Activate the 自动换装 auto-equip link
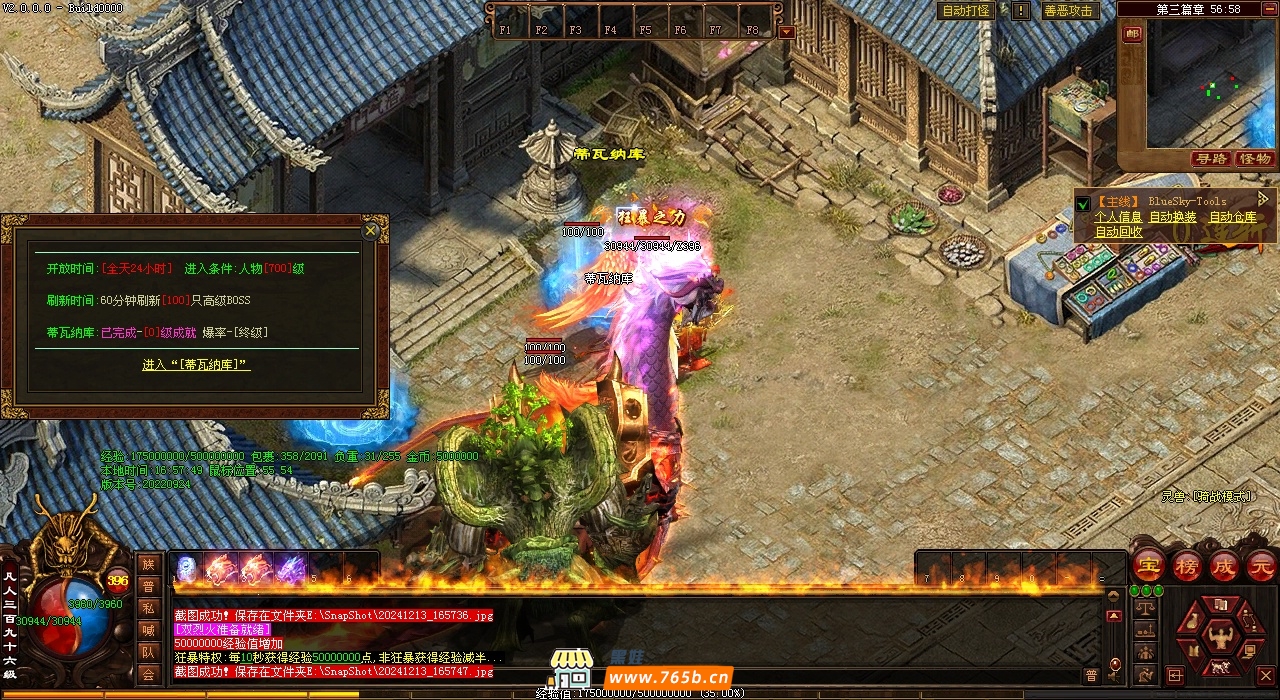This screenshot has height=700, width=1280. coord(1172,217)
